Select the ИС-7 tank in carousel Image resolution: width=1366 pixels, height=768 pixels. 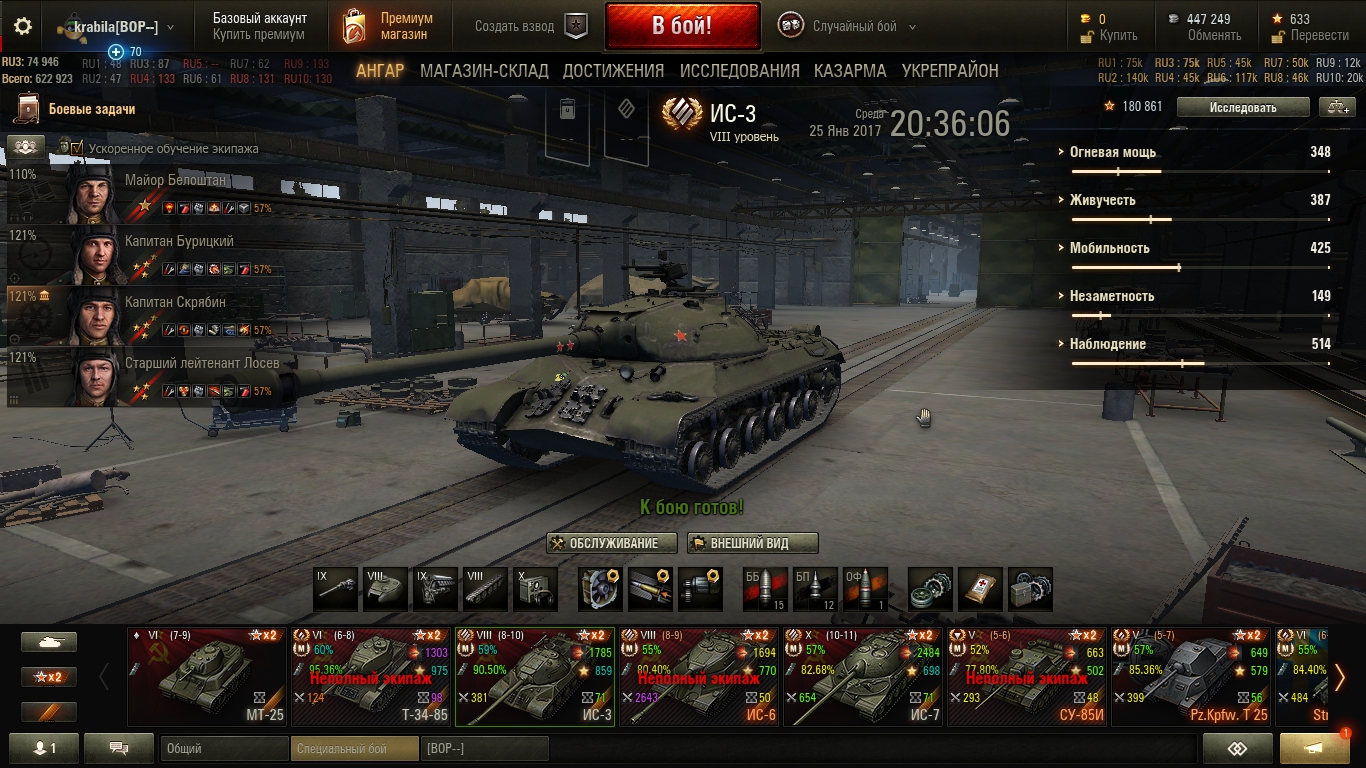click(864, 676)
